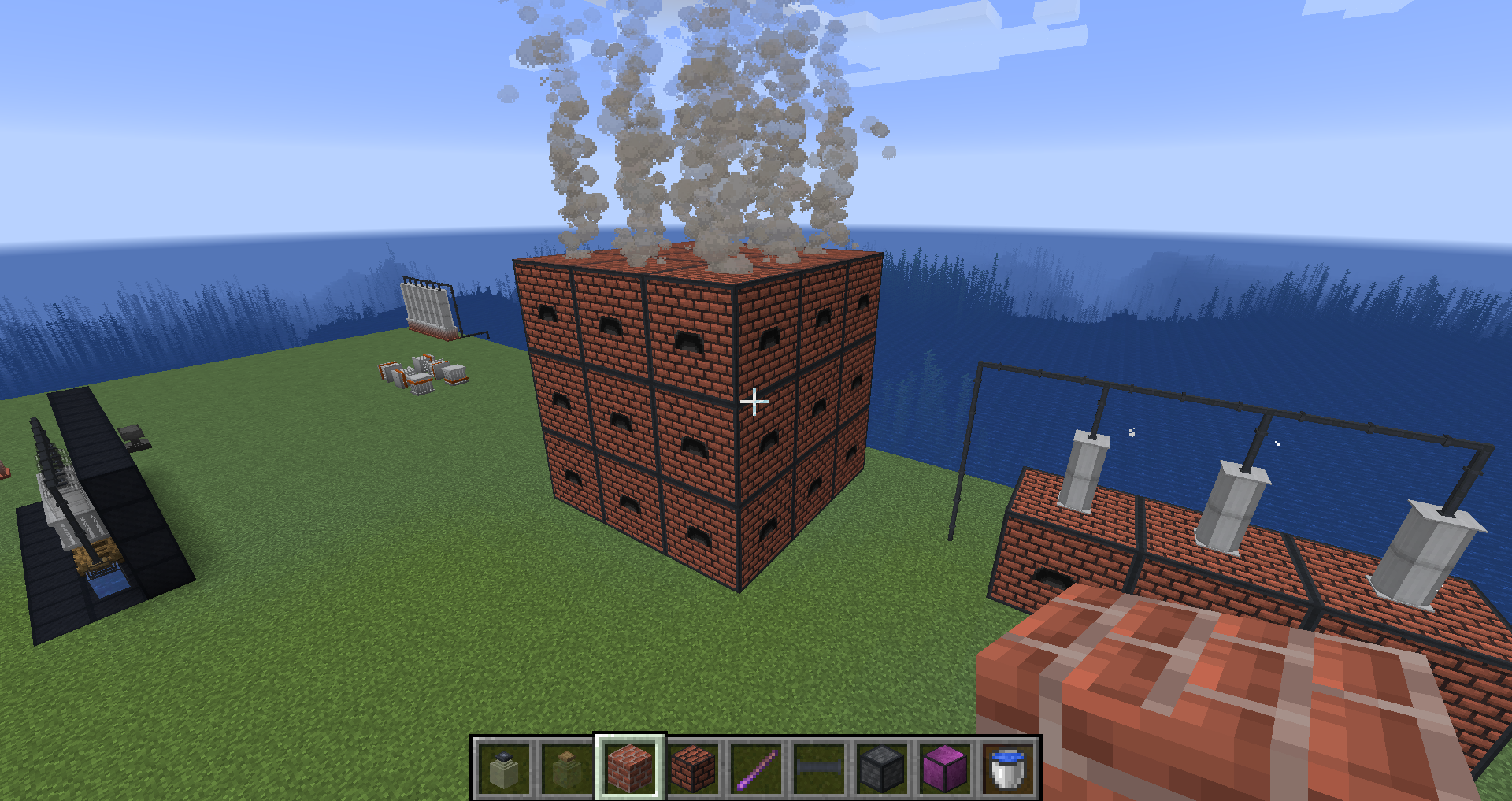Select the dark-capped glass jar slot

(504, 768)
